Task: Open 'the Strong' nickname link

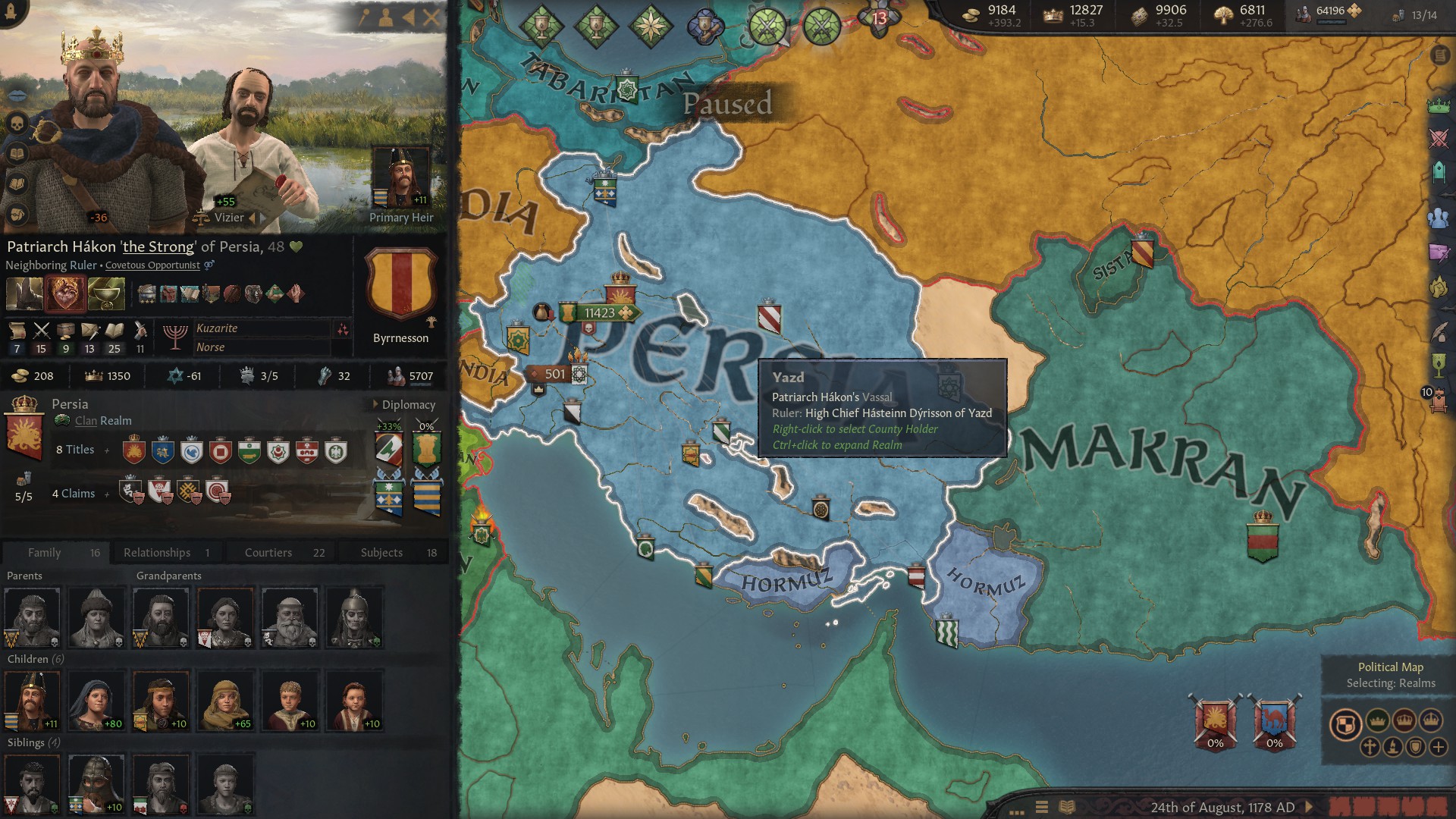Action: 158,246
